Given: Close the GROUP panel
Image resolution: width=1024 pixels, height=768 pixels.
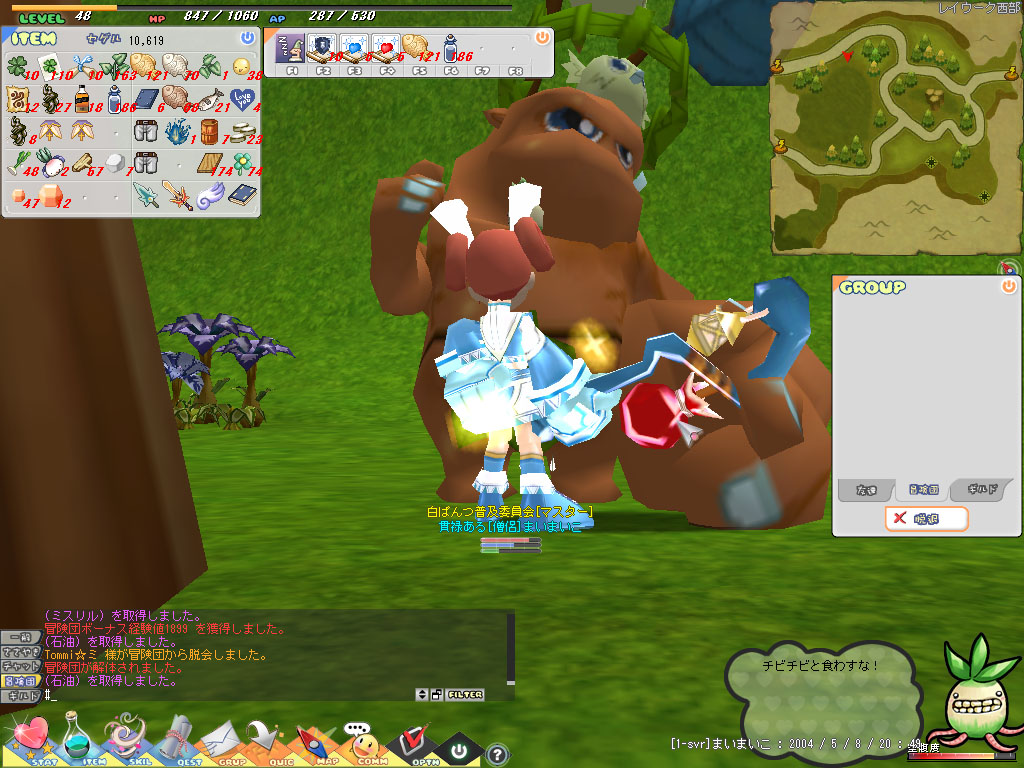Looking at the screenshot, I should coord(1008,287).
